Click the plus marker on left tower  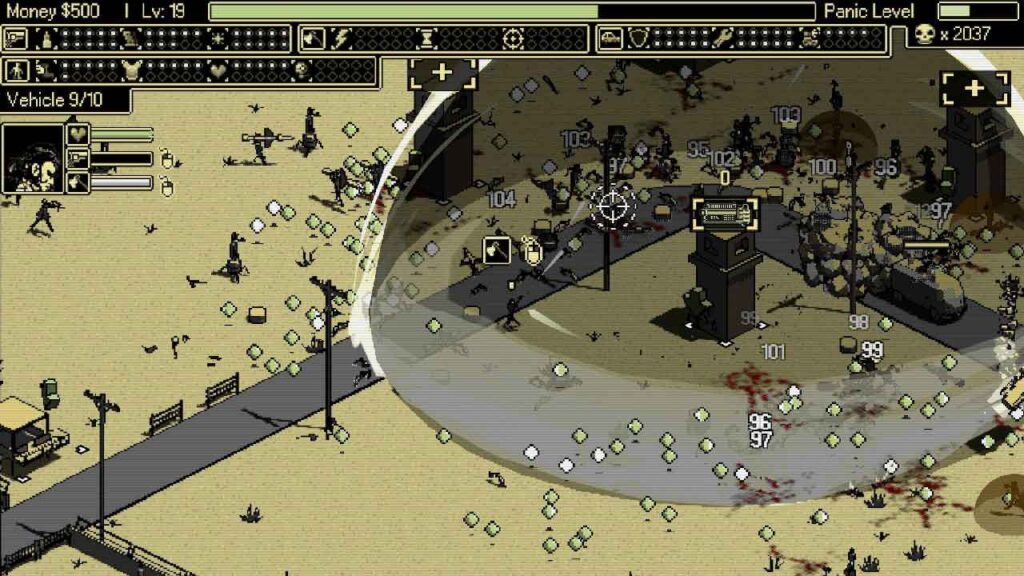[442, 74]
